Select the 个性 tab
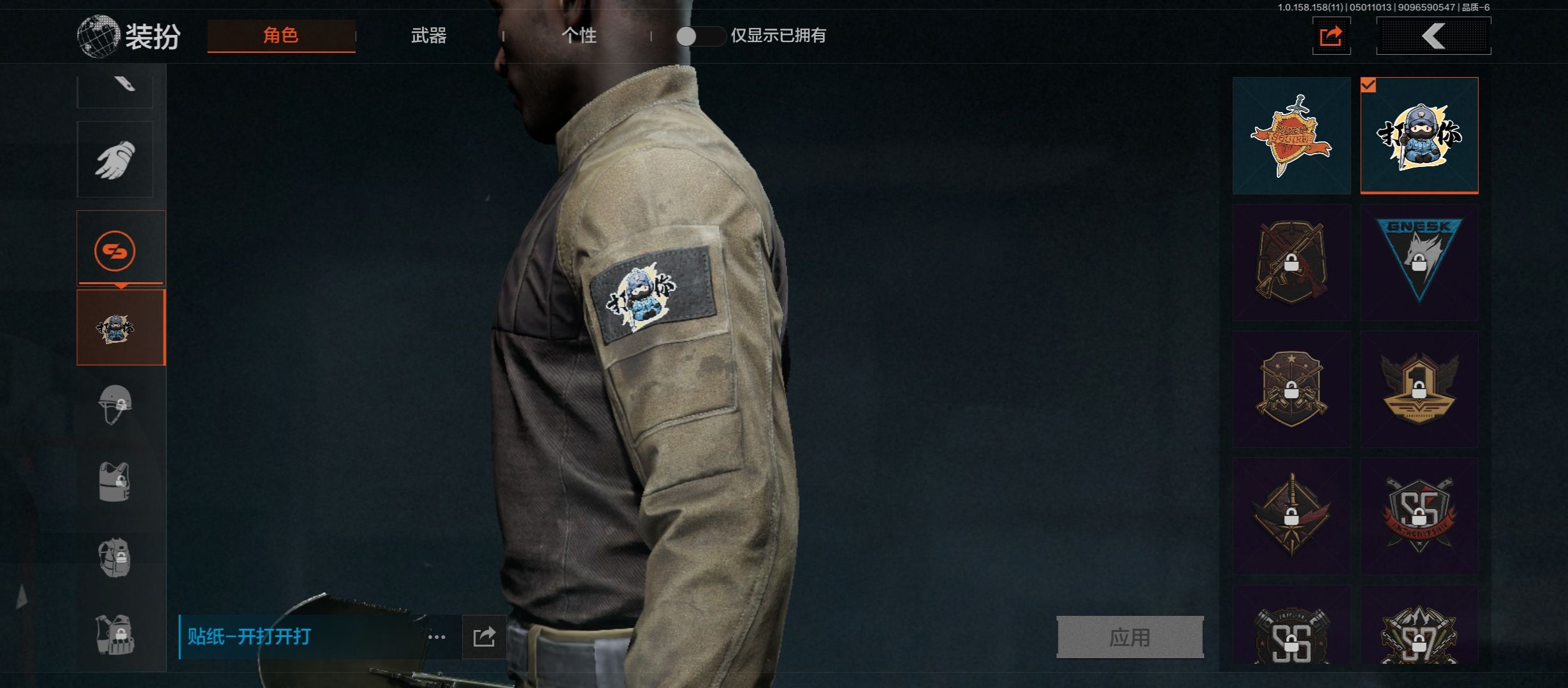The image size is (1568, 688). pyautogui.click(x=579, y=36)
